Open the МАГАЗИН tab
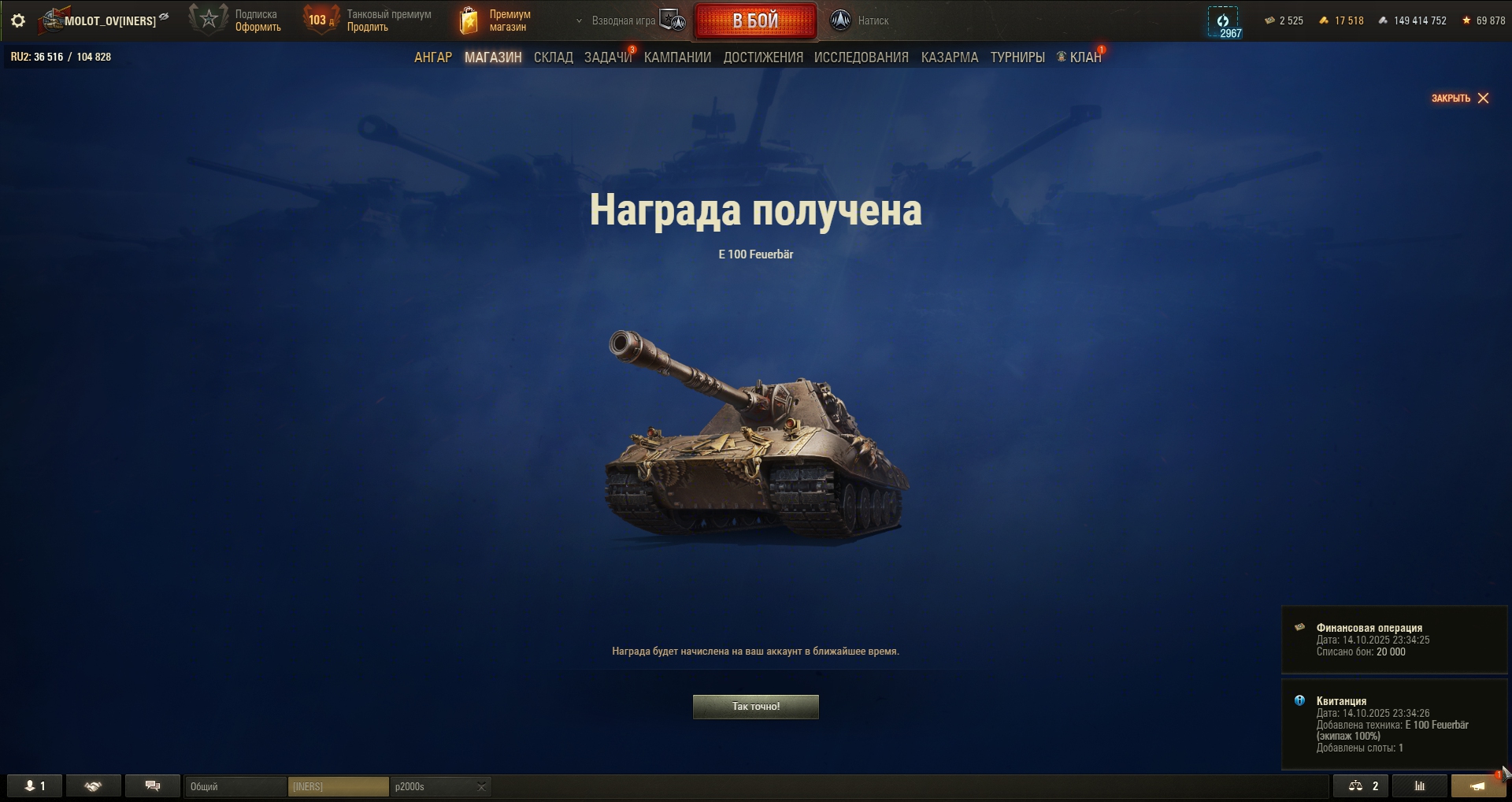Screen dimensions: 1512x802 click(493, 58)
